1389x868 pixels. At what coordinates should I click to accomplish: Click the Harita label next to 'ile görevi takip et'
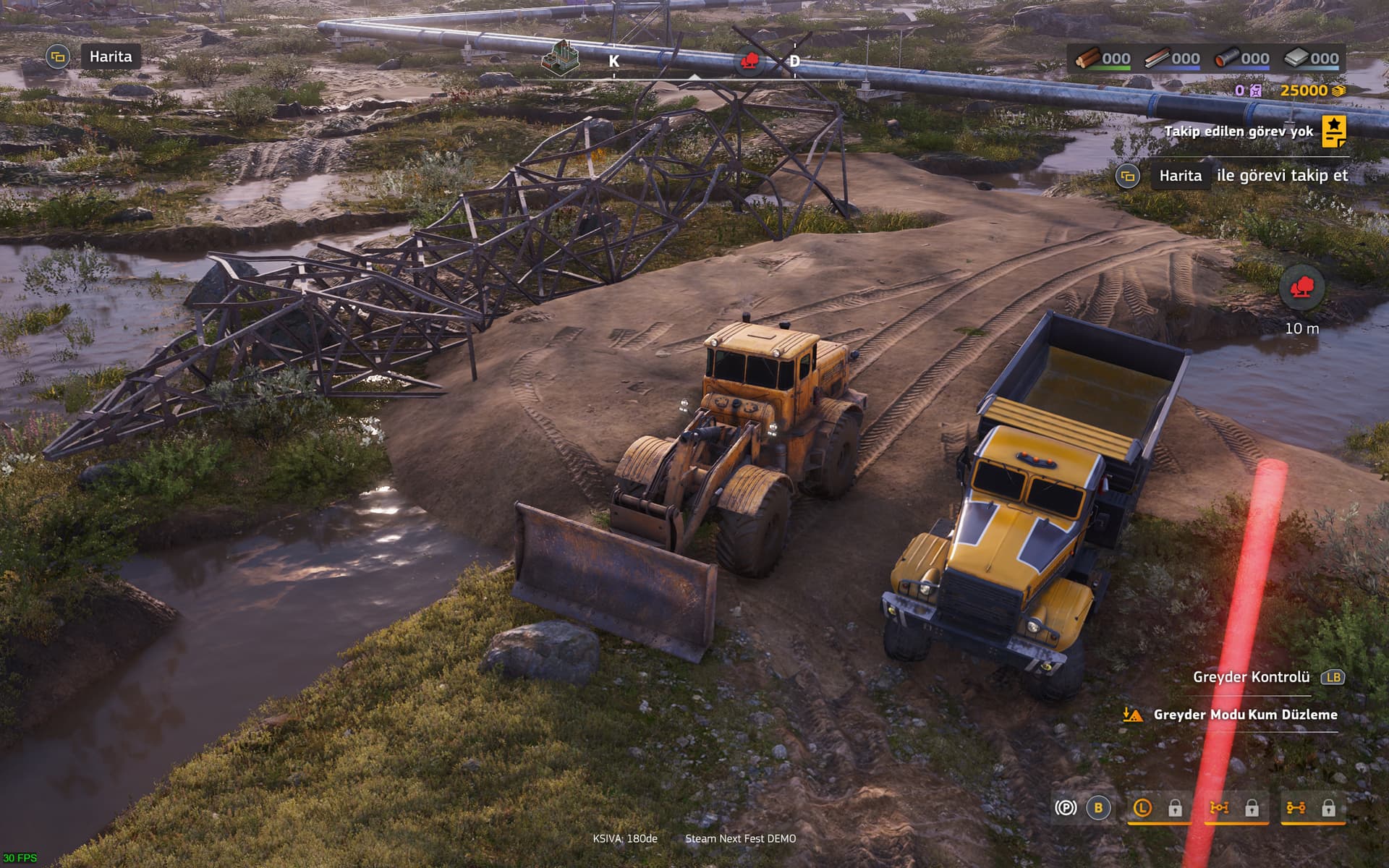[1180, 176]
